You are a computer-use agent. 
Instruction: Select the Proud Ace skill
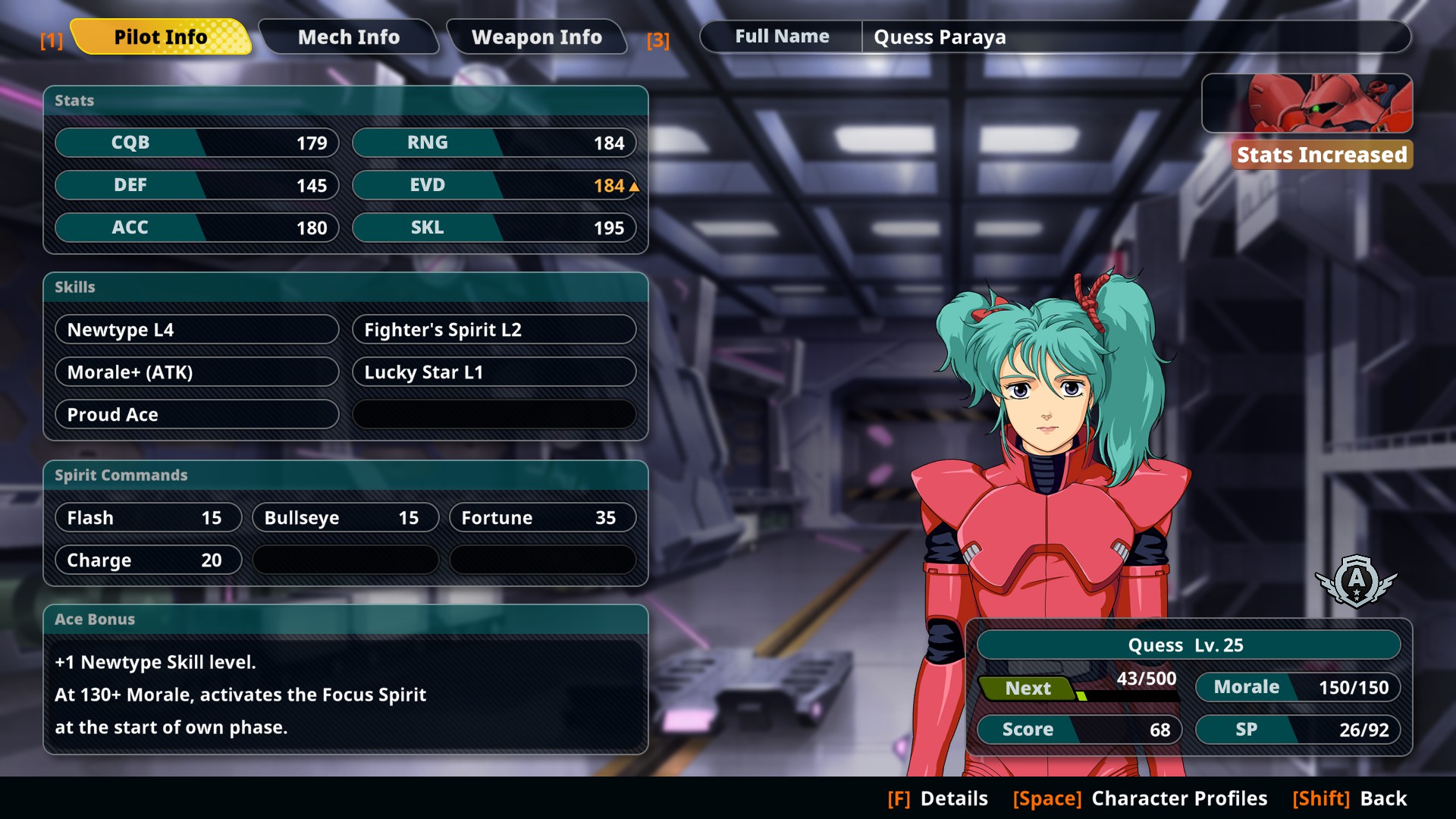pos(196,415)
